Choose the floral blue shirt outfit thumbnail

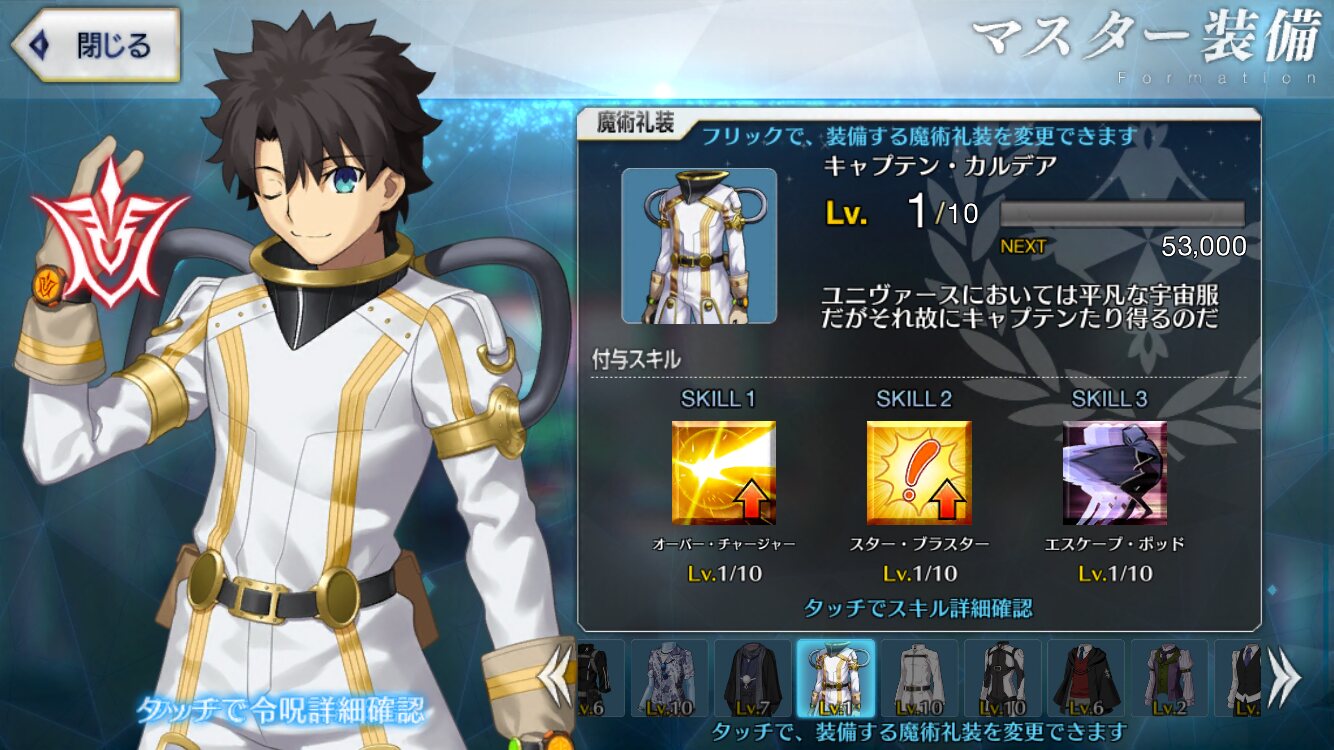669,679
